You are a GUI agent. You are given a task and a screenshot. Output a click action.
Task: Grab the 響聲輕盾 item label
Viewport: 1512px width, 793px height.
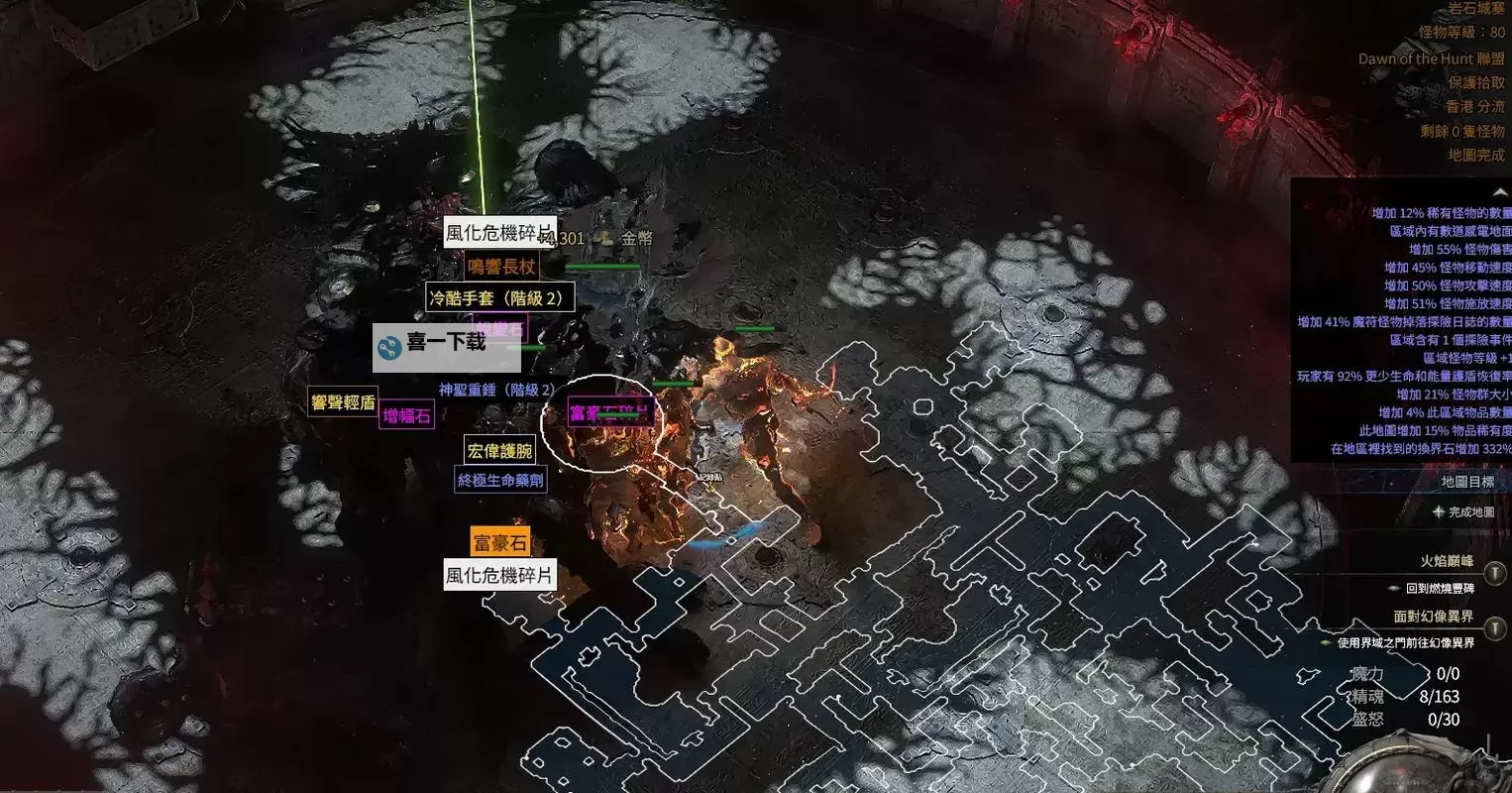[343, 402]
